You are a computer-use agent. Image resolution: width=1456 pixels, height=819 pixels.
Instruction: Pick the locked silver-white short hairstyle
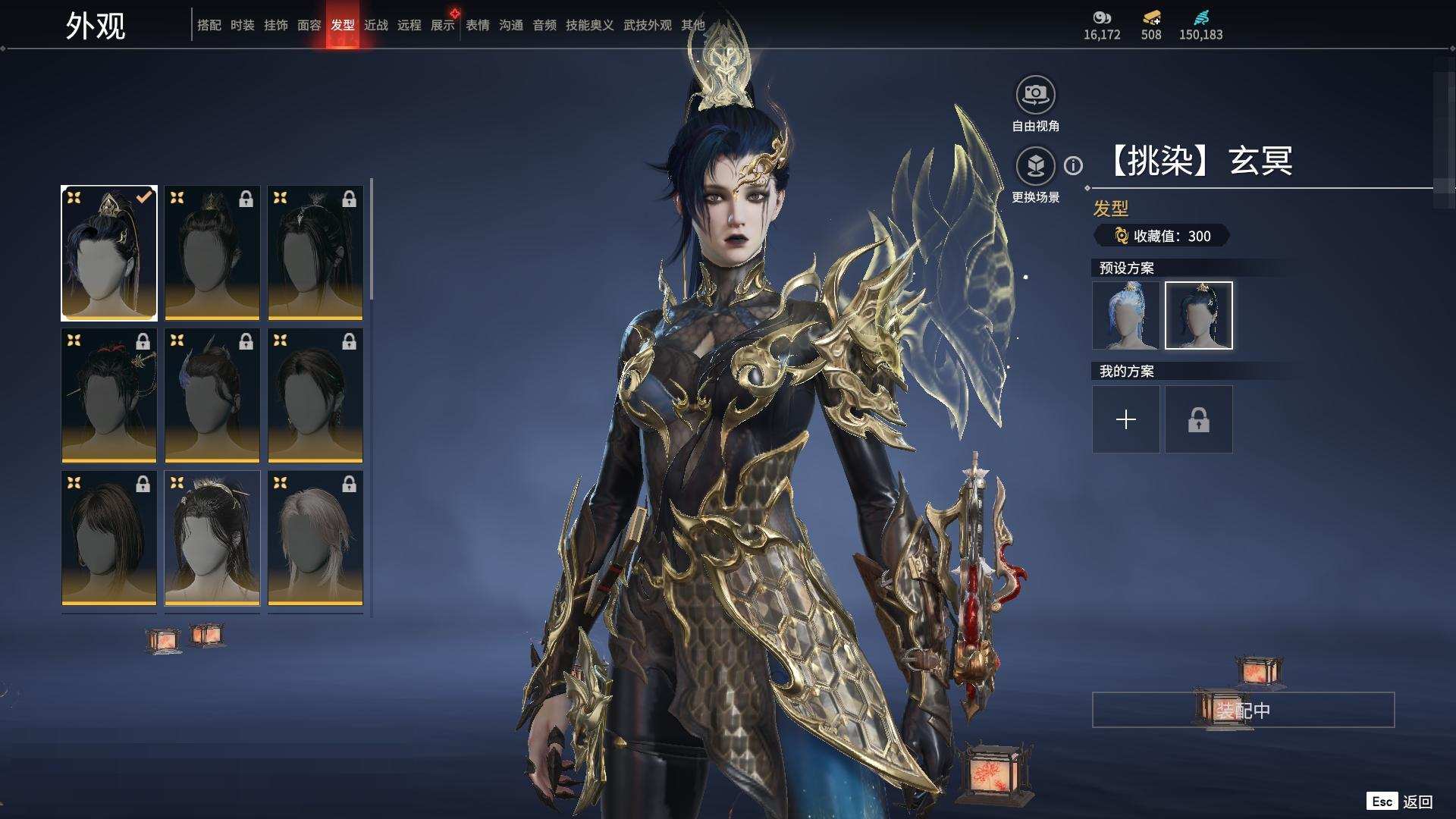tap(315, 538)
